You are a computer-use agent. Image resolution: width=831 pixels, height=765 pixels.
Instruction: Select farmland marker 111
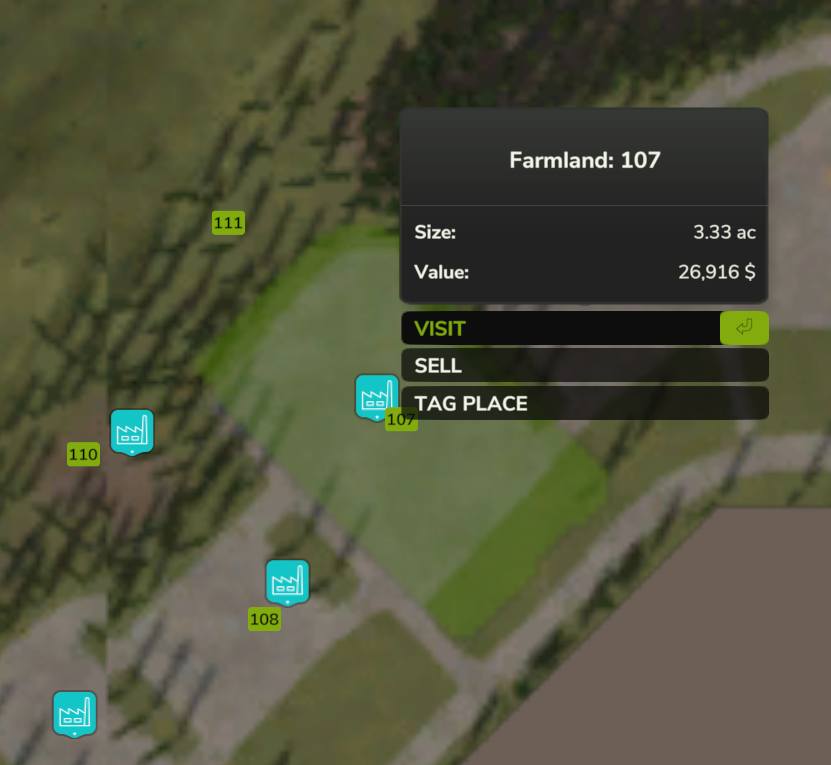(x=228, y=223)
